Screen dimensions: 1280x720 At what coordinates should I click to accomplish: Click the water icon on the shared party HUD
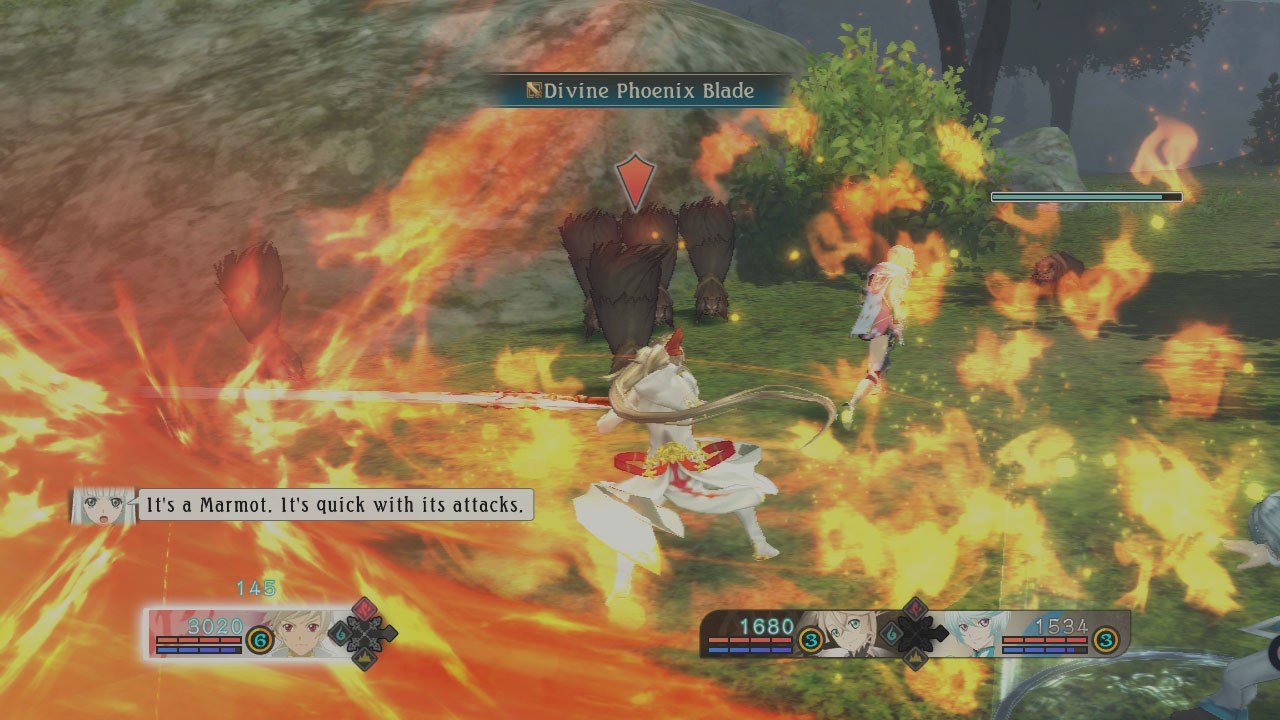[891, 633]
